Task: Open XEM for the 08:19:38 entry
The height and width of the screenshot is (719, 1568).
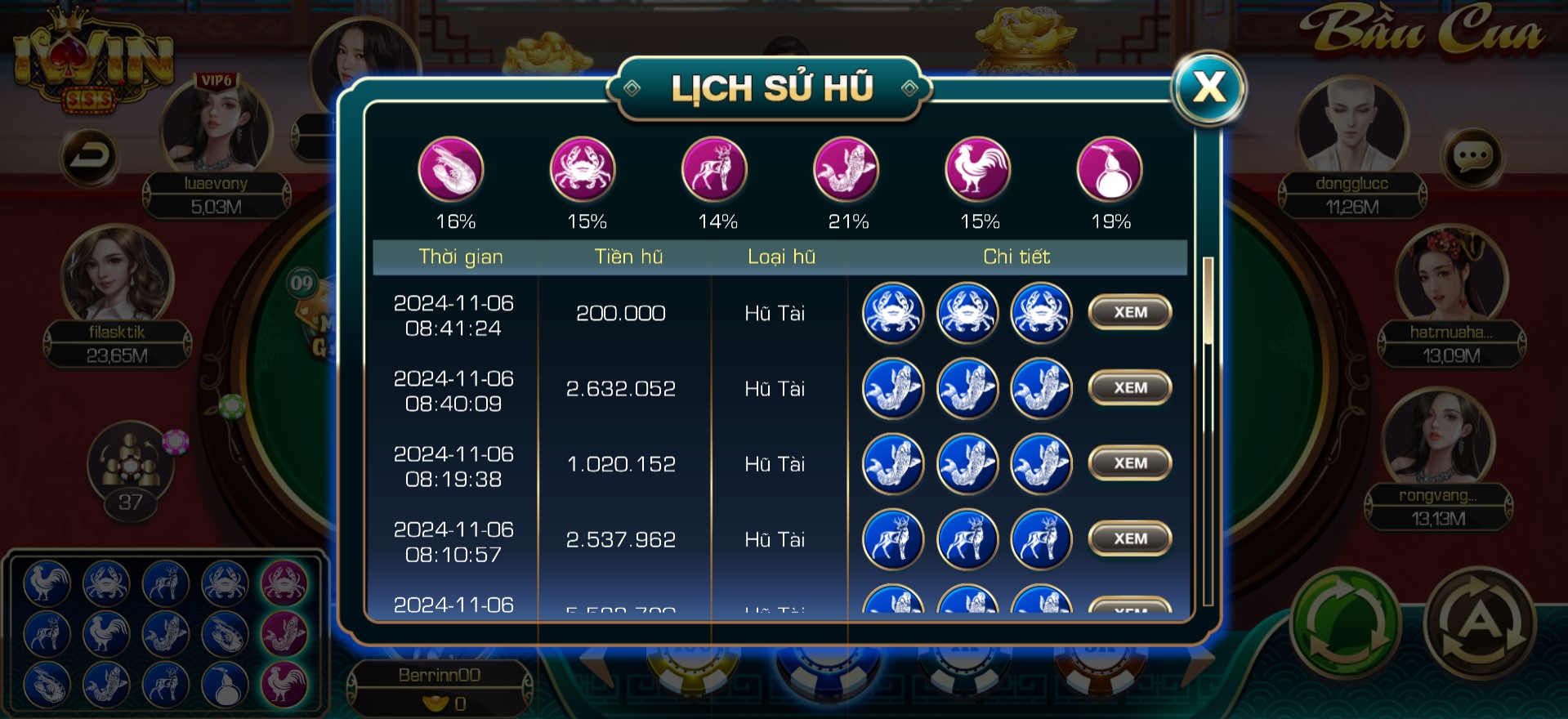Action: (1130, 463)
